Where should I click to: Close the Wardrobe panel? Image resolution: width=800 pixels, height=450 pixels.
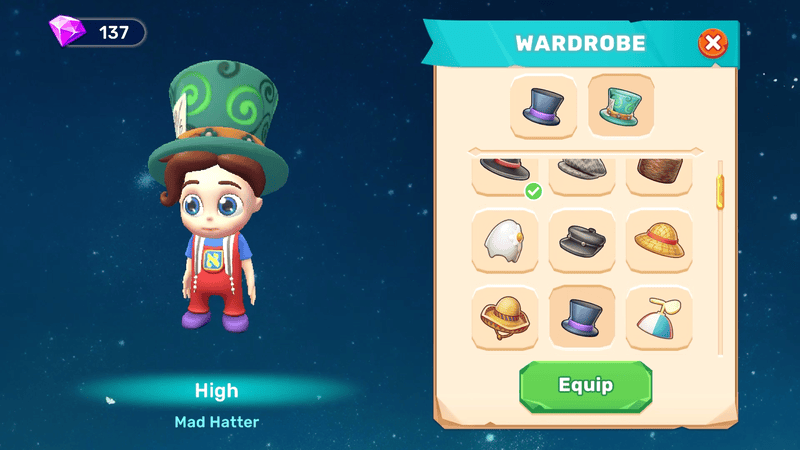click(712, 44)
